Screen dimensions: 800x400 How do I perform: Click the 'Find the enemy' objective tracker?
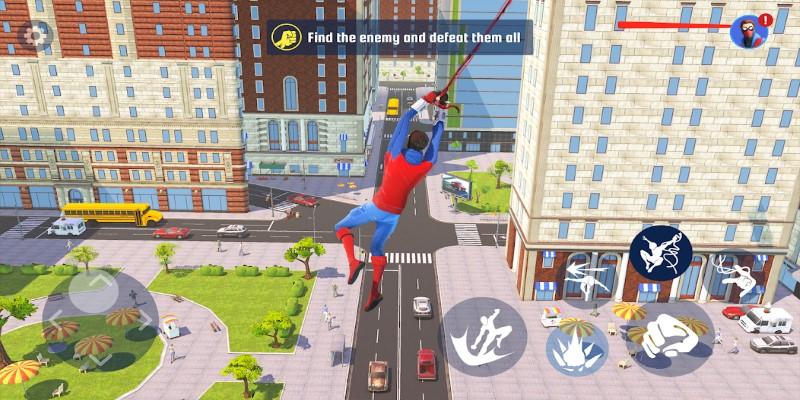400,37
